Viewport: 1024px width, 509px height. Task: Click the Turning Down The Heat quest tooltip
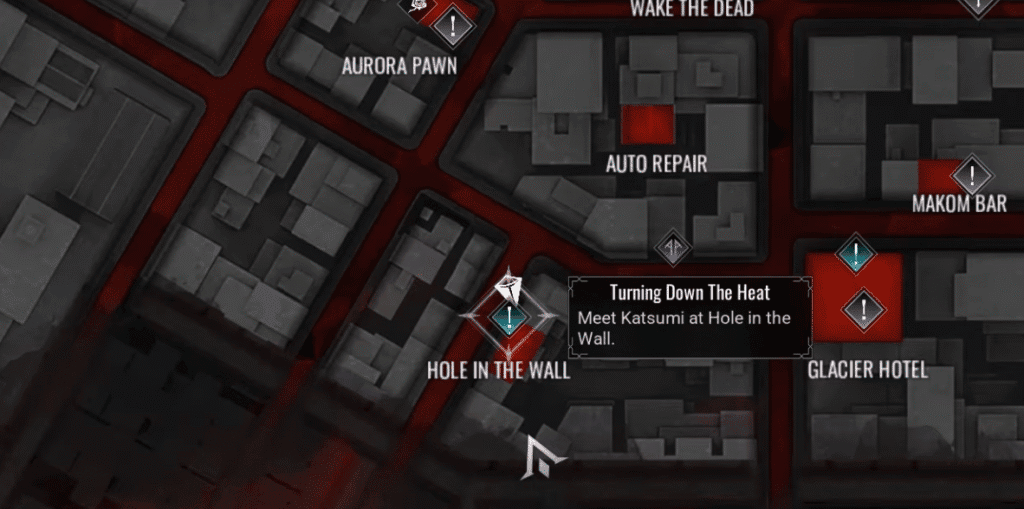click(x=689, y=316)
